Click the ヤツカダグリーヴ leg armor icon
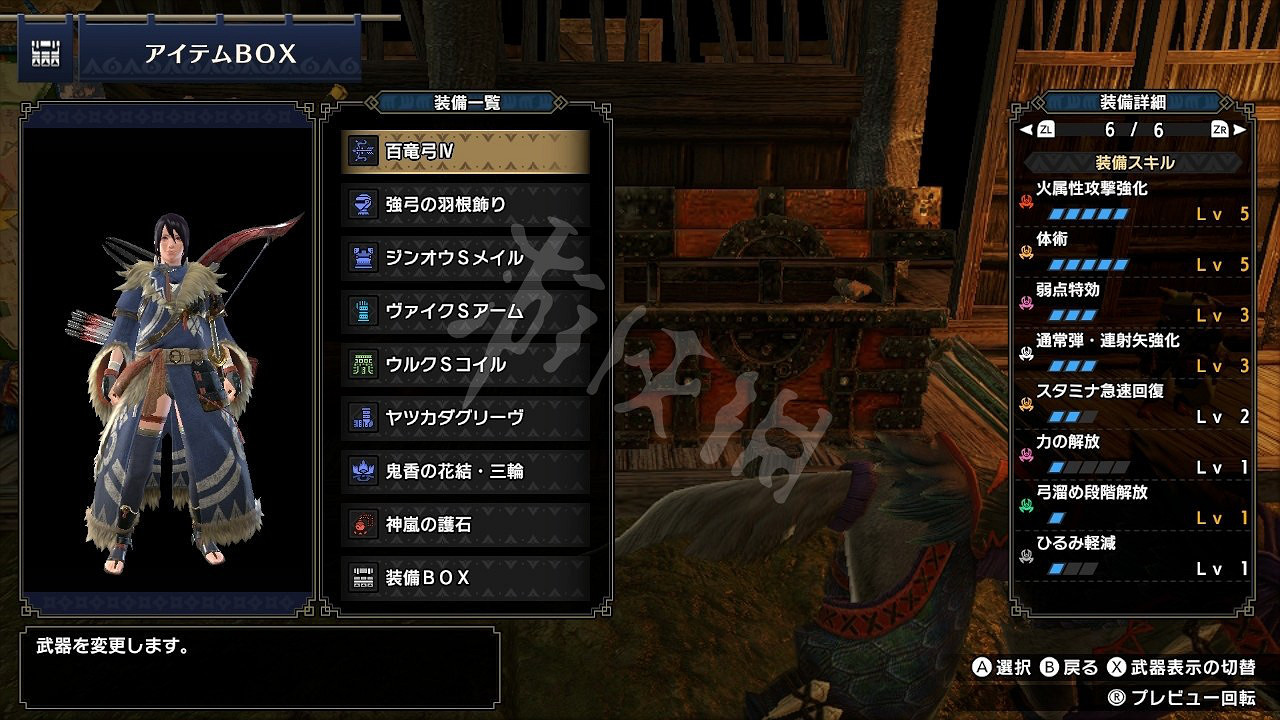This screenshot has width=1280, height=720. point(360,418)
